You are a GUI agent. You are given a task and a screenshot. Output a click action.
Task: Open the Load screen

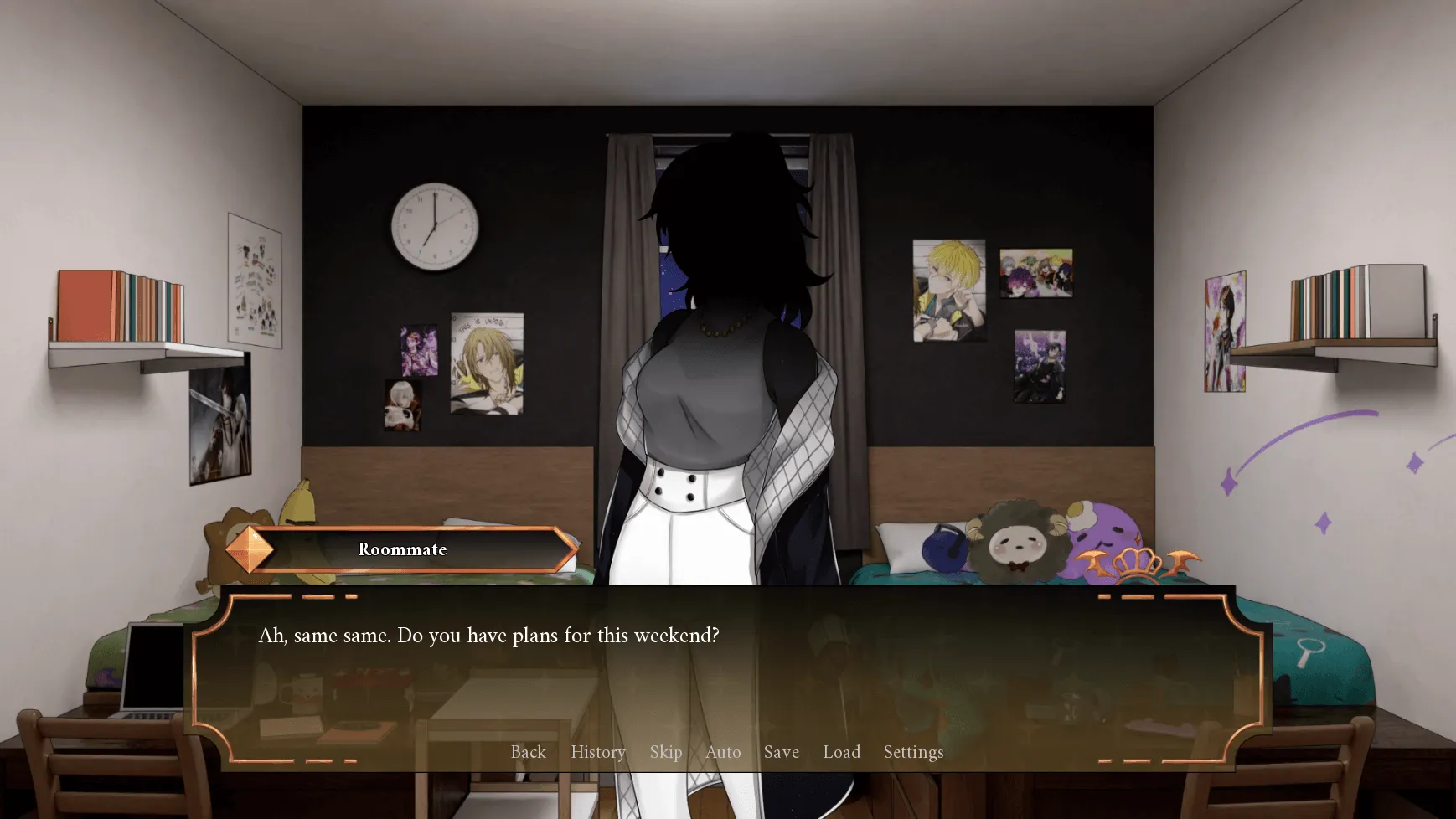[842, 752]
